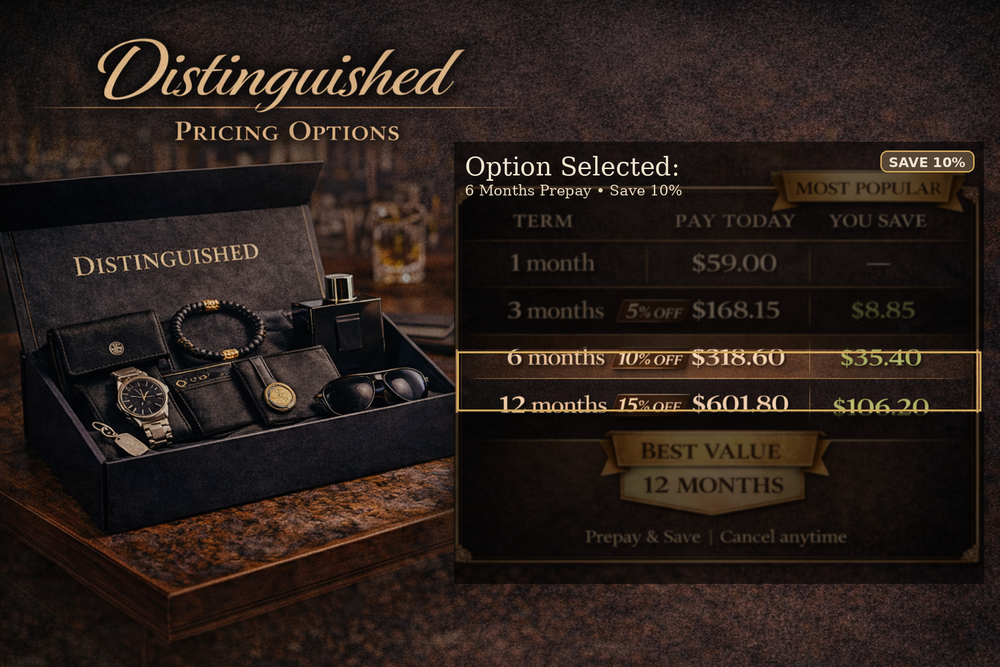Pick the 12 months 15% off plan

click(716, 404)
